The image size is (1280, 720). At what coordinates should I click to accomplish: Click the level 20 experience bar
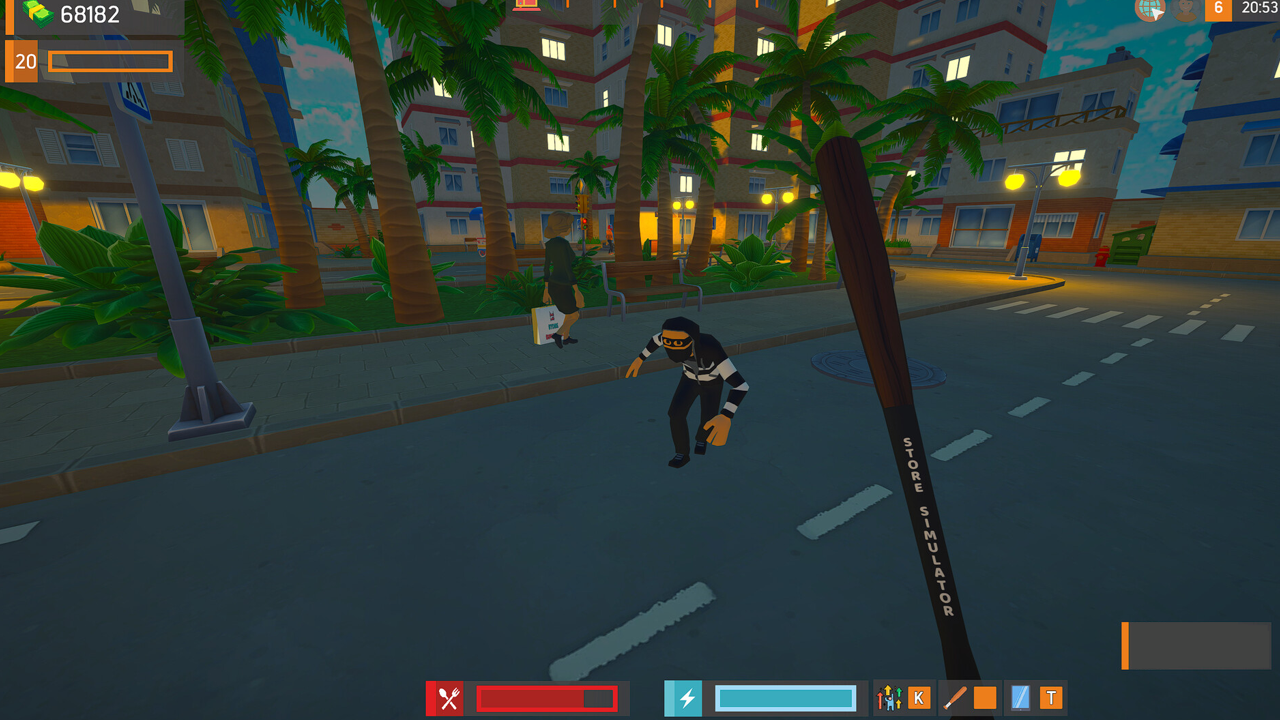110,61
